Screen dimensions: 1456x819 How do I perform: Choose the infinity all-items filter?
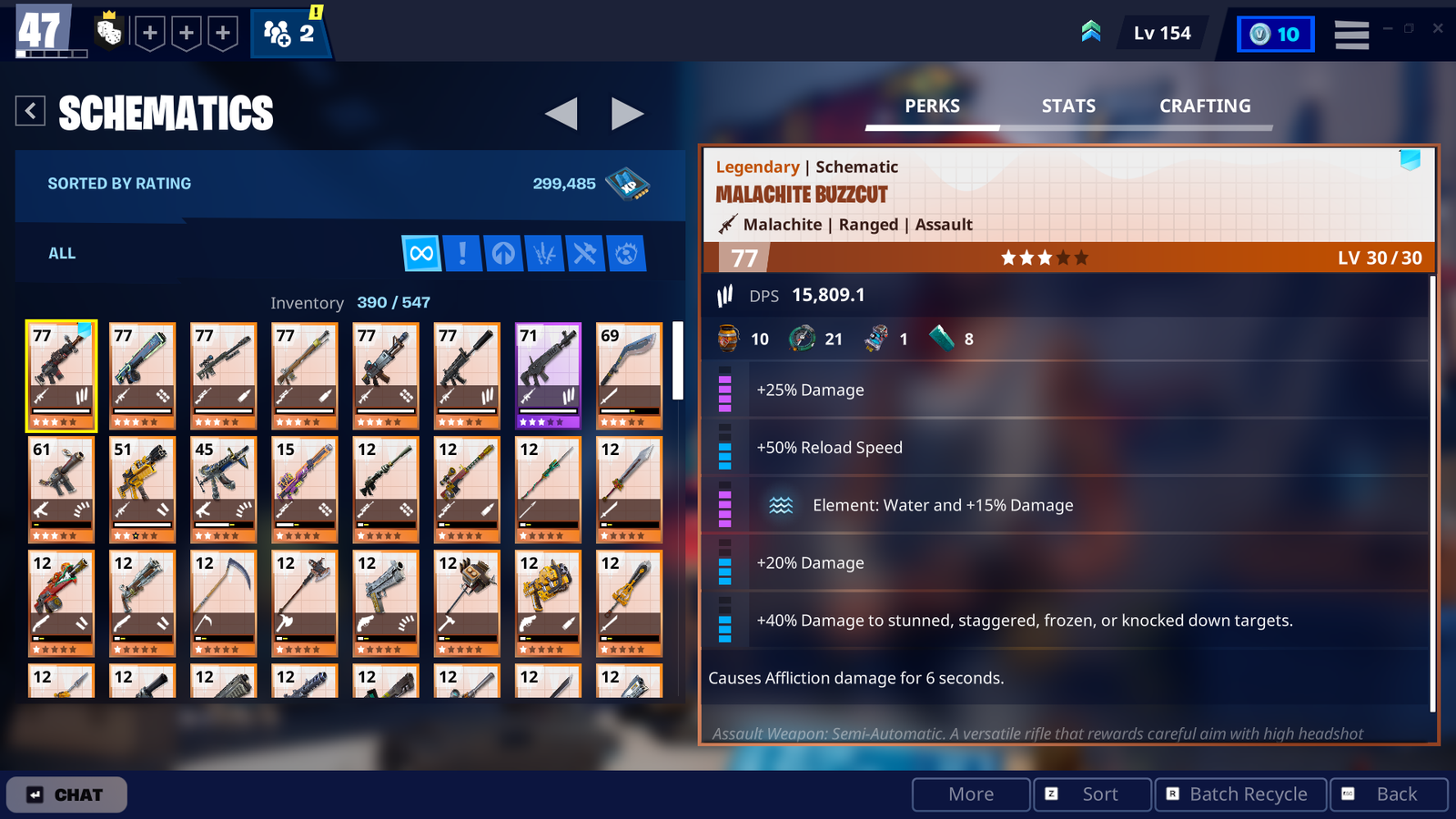[421, 253]
